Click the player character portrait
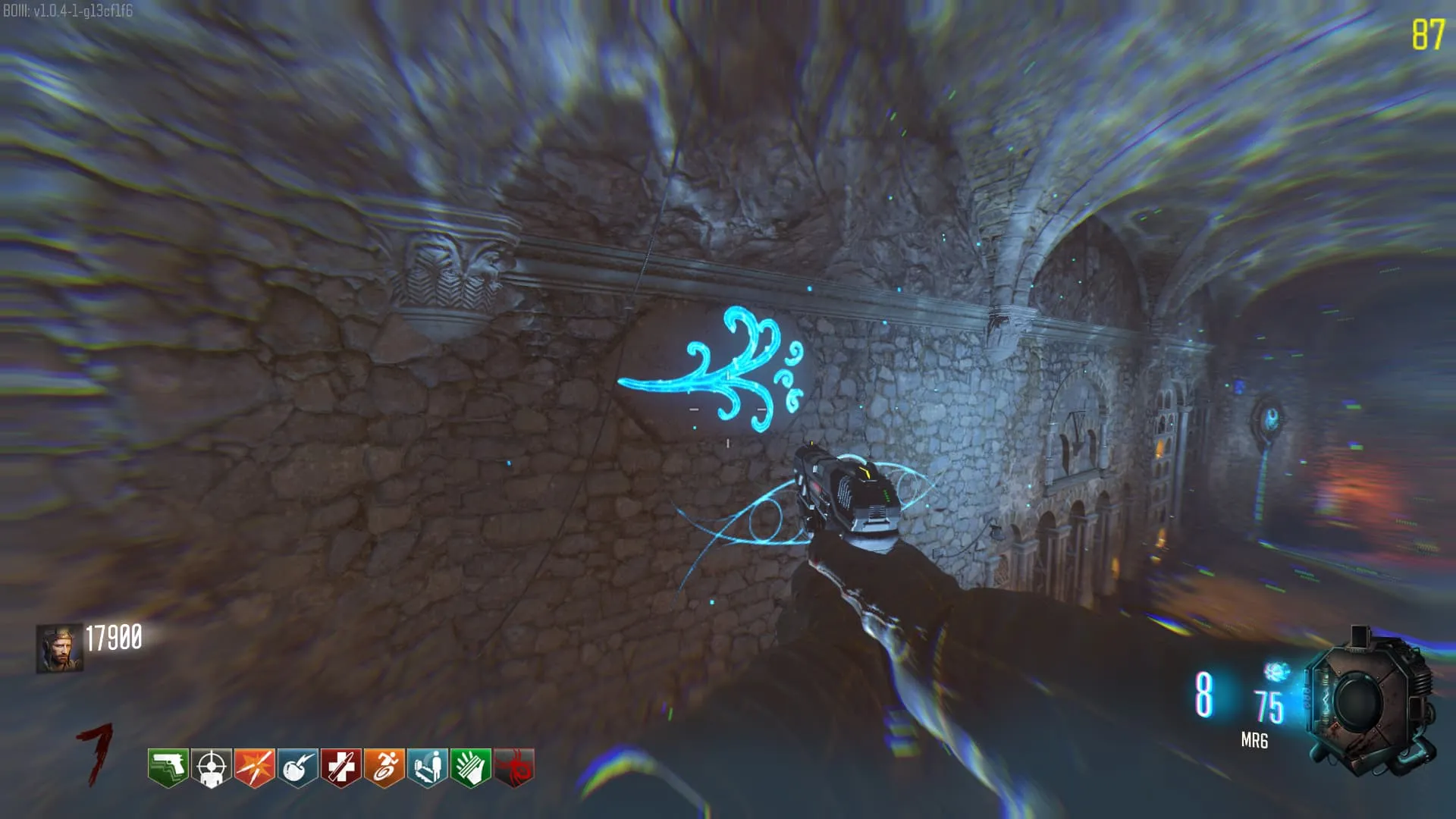Image resolution: width=1456 pixels, height=819 pixels. click(x=59, y=649)
